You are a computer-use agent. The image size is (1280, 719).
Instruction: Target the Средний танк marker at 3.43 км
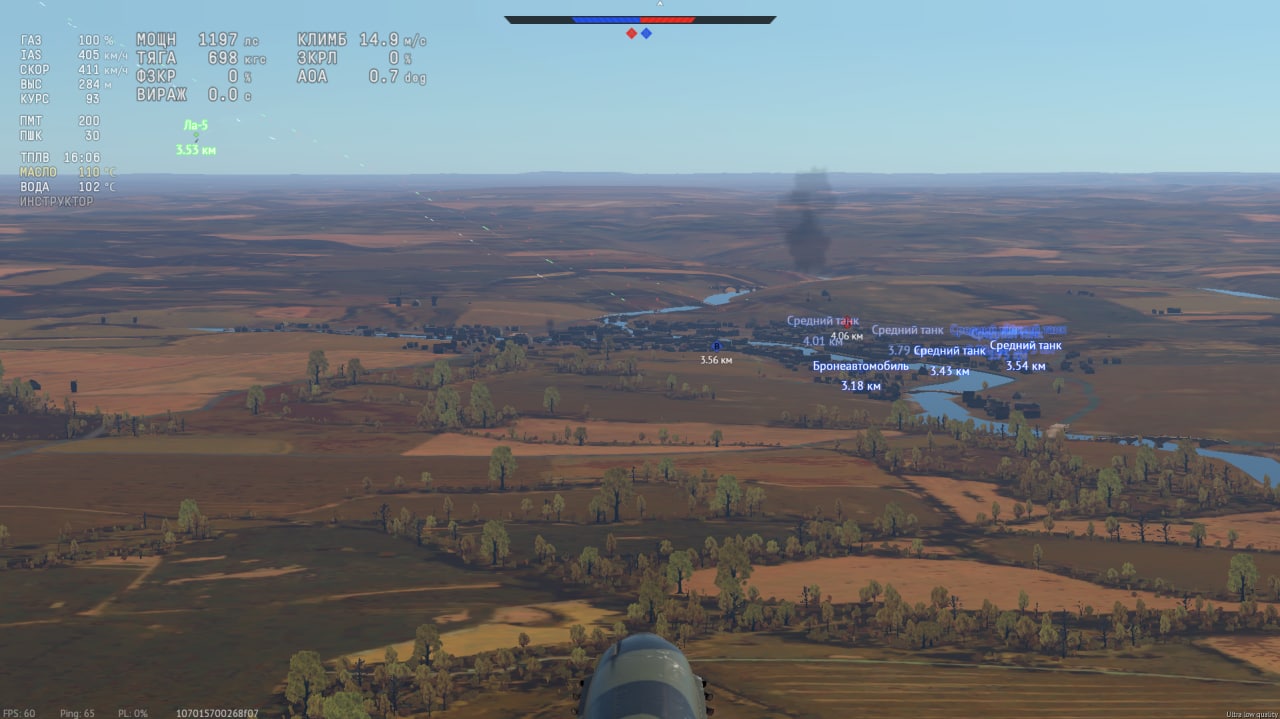tap(949, 351)
